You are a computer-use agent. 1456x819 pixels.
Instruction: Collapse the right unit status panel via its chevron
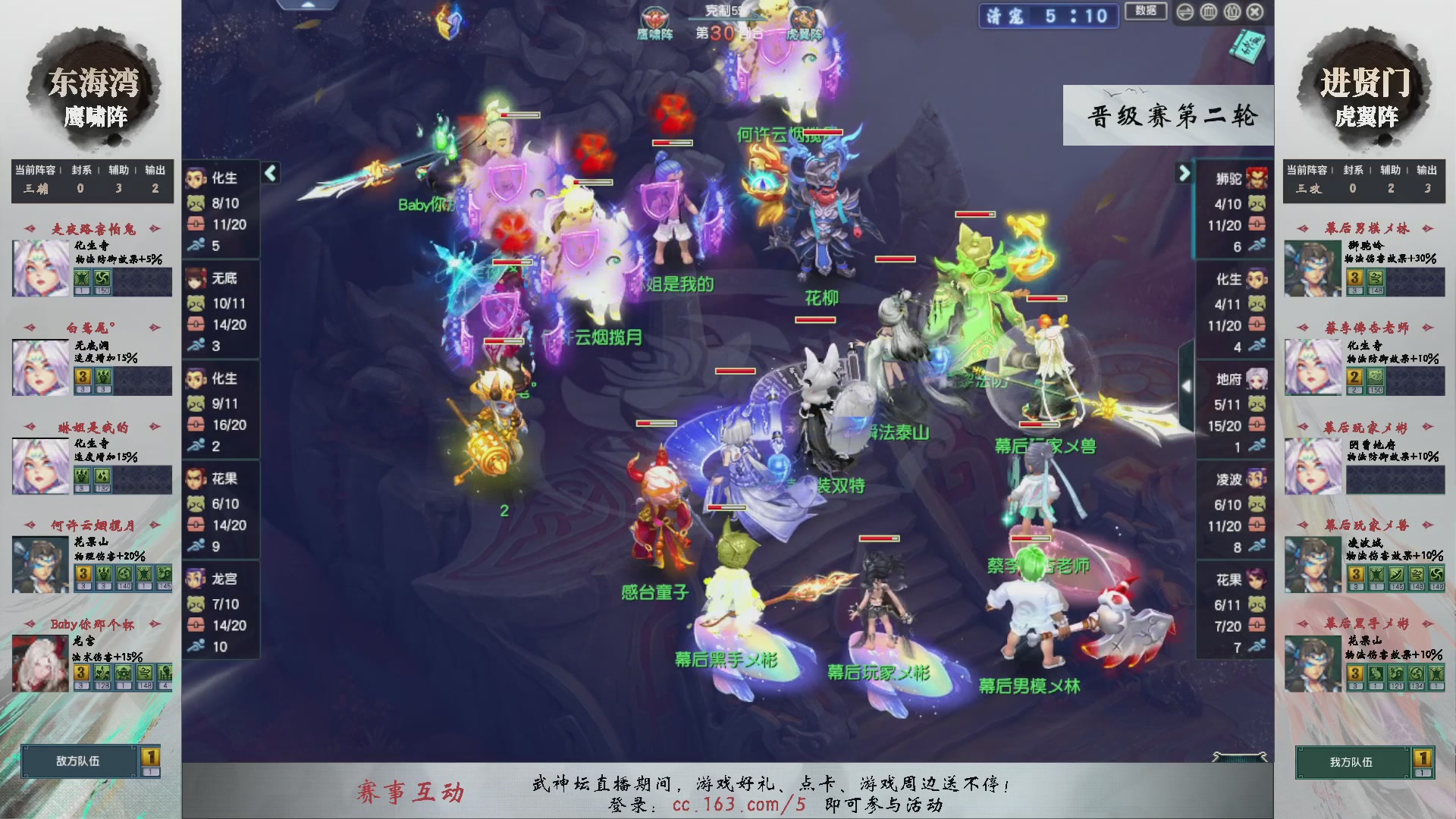pos(1184,173)
